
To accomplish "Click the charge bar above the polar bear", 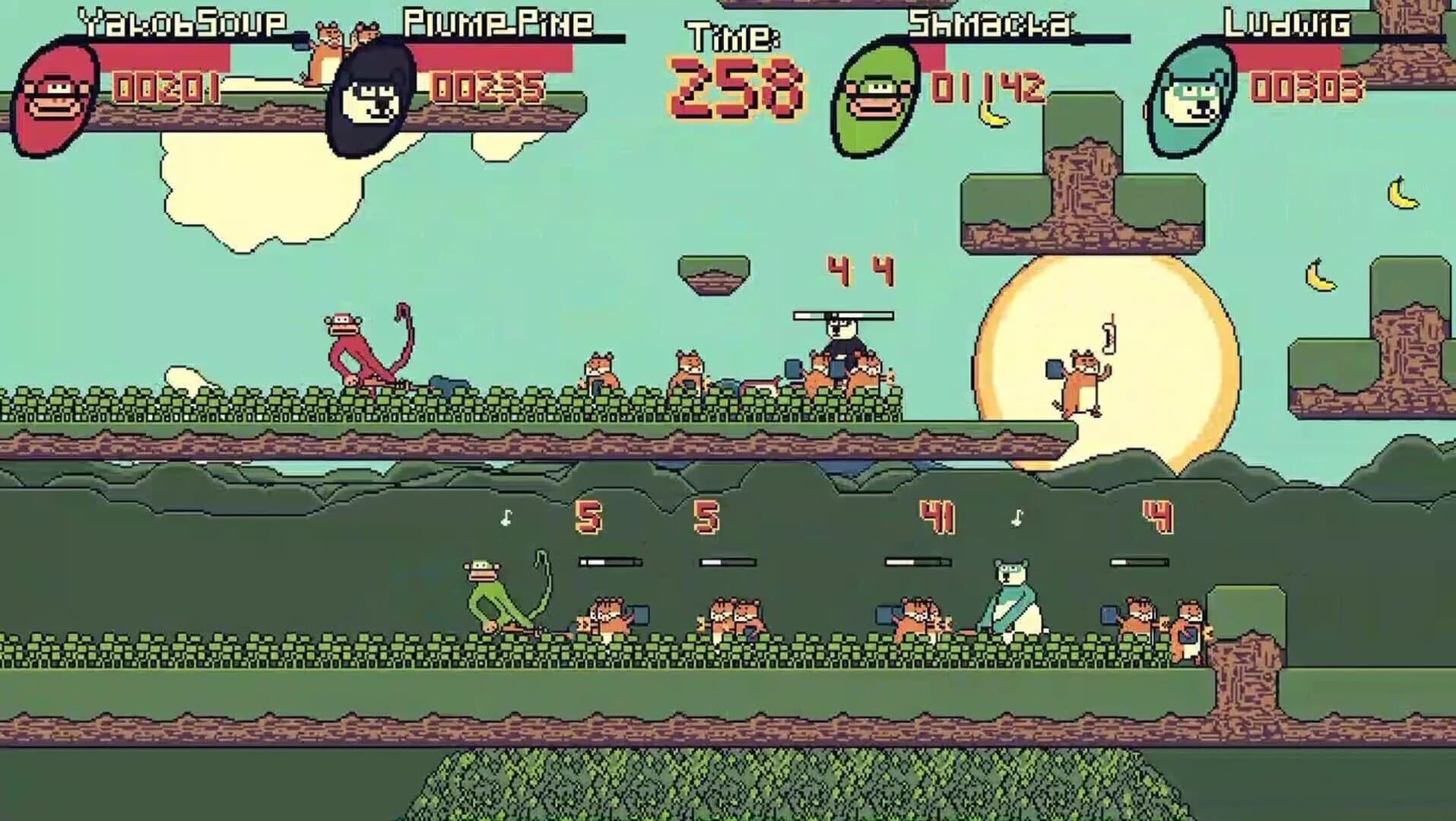I will coord(920,564).
